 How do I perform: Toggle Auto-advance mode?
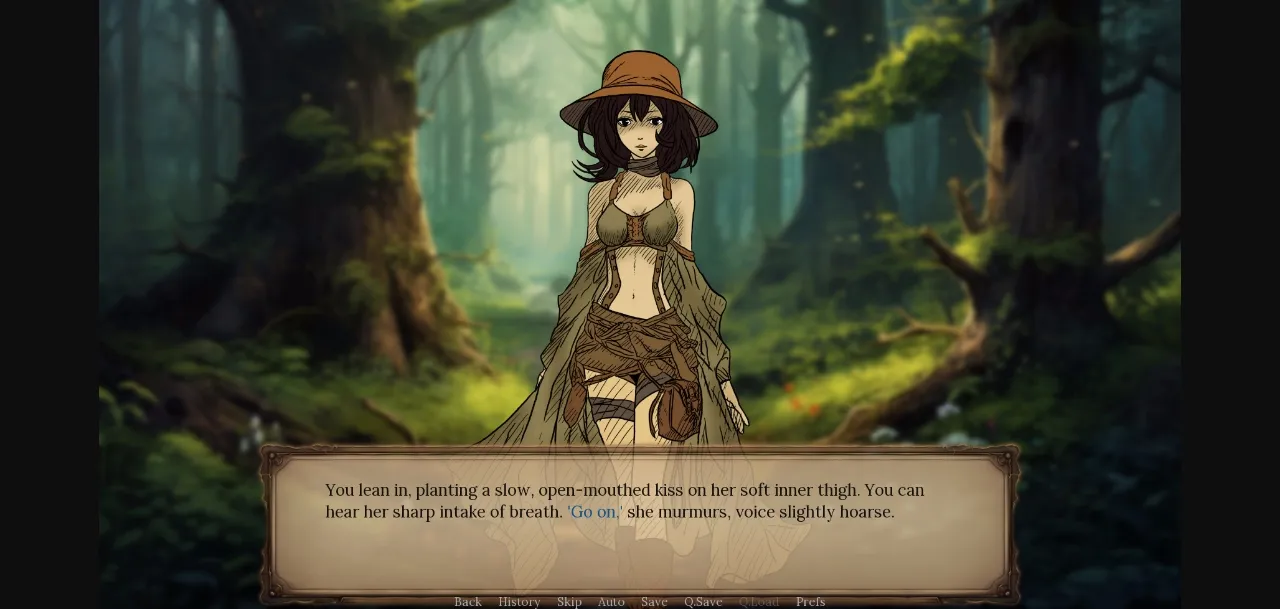coord(611,601)
